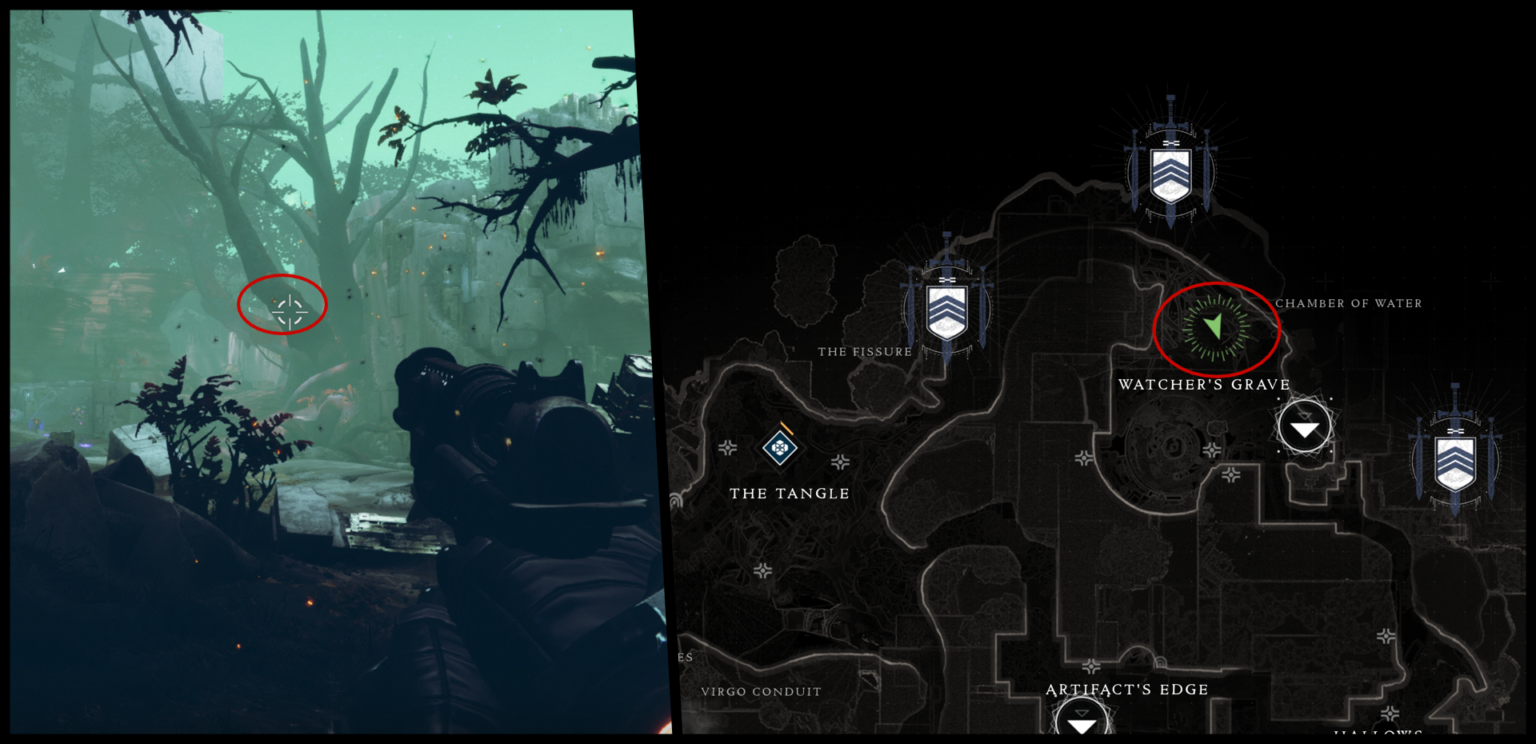This screenshot has width=1536, height=744.
Task: Select the WATCHER'S GRAVE label
Action: click(1205, 384)
